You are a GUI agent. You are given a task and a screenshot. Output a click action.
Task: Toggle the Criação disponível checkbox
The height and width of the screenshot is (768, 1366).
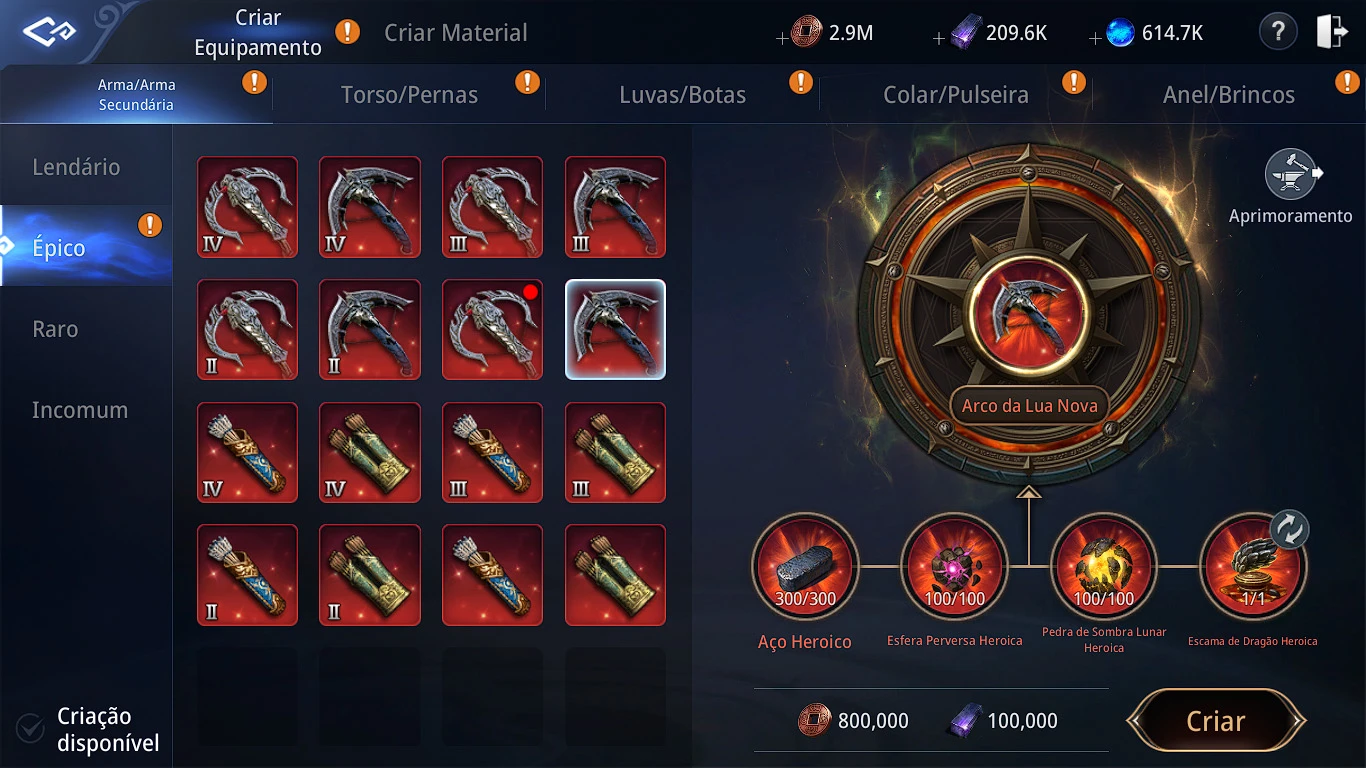tap(31, 729)
